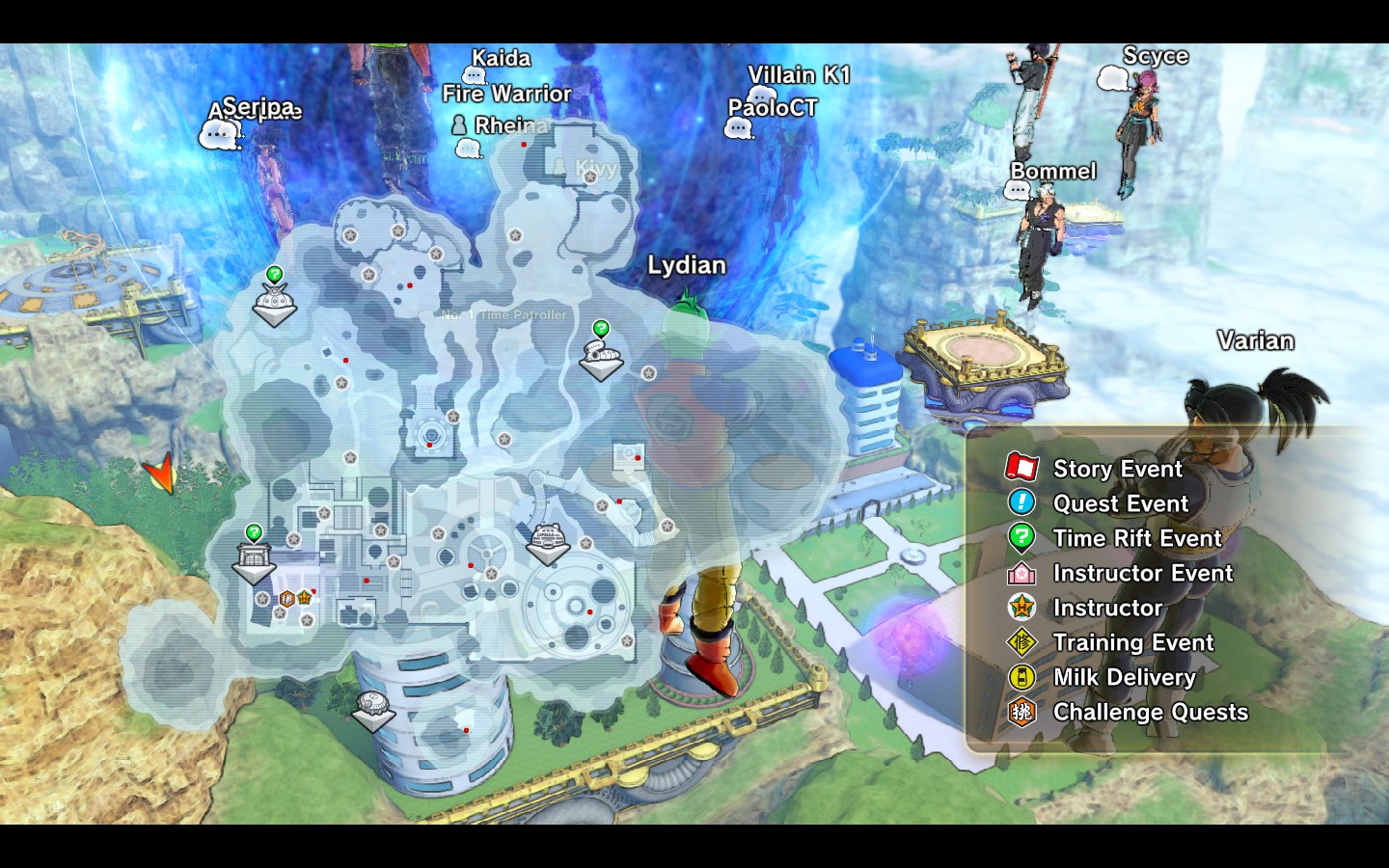Select Milk Delivery in the legend
The width and height of the screenshot is (1389, 868).
[x=1124, y=677]
